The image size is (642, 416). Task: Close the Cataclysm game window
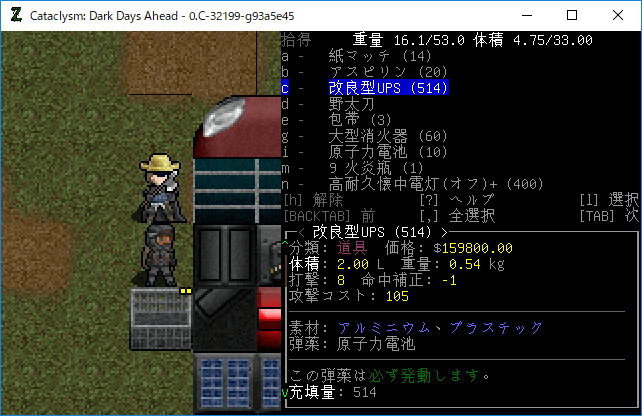tap(618, 15)
